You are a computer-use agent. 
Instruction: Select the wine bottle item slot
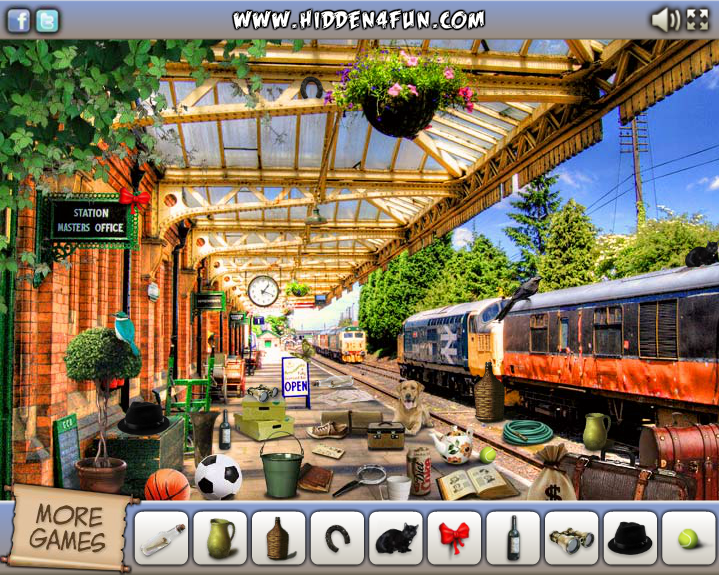513,538
